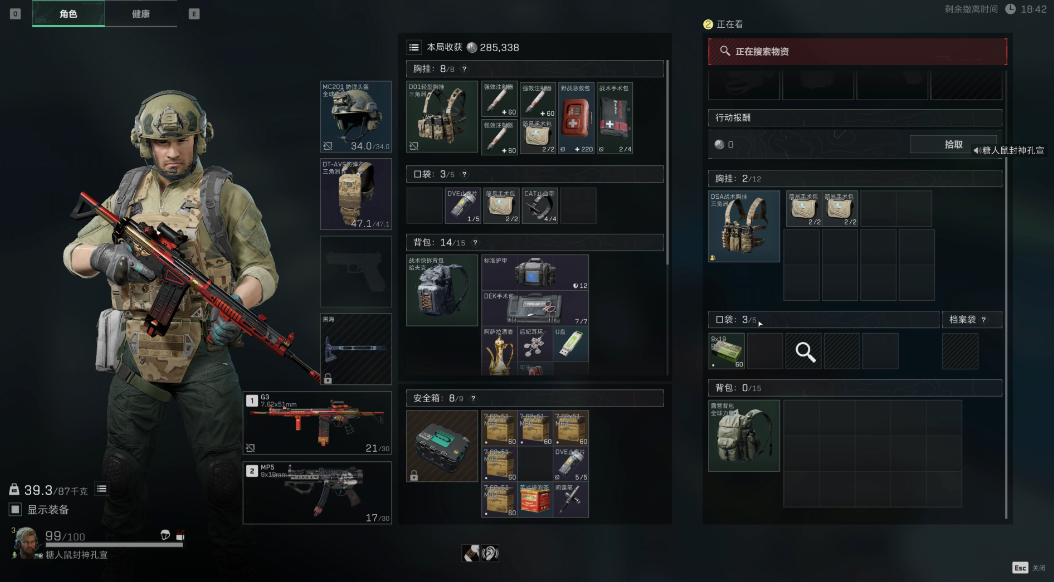Select the MC201 helmet equipment slot

[x=356, y=117]
